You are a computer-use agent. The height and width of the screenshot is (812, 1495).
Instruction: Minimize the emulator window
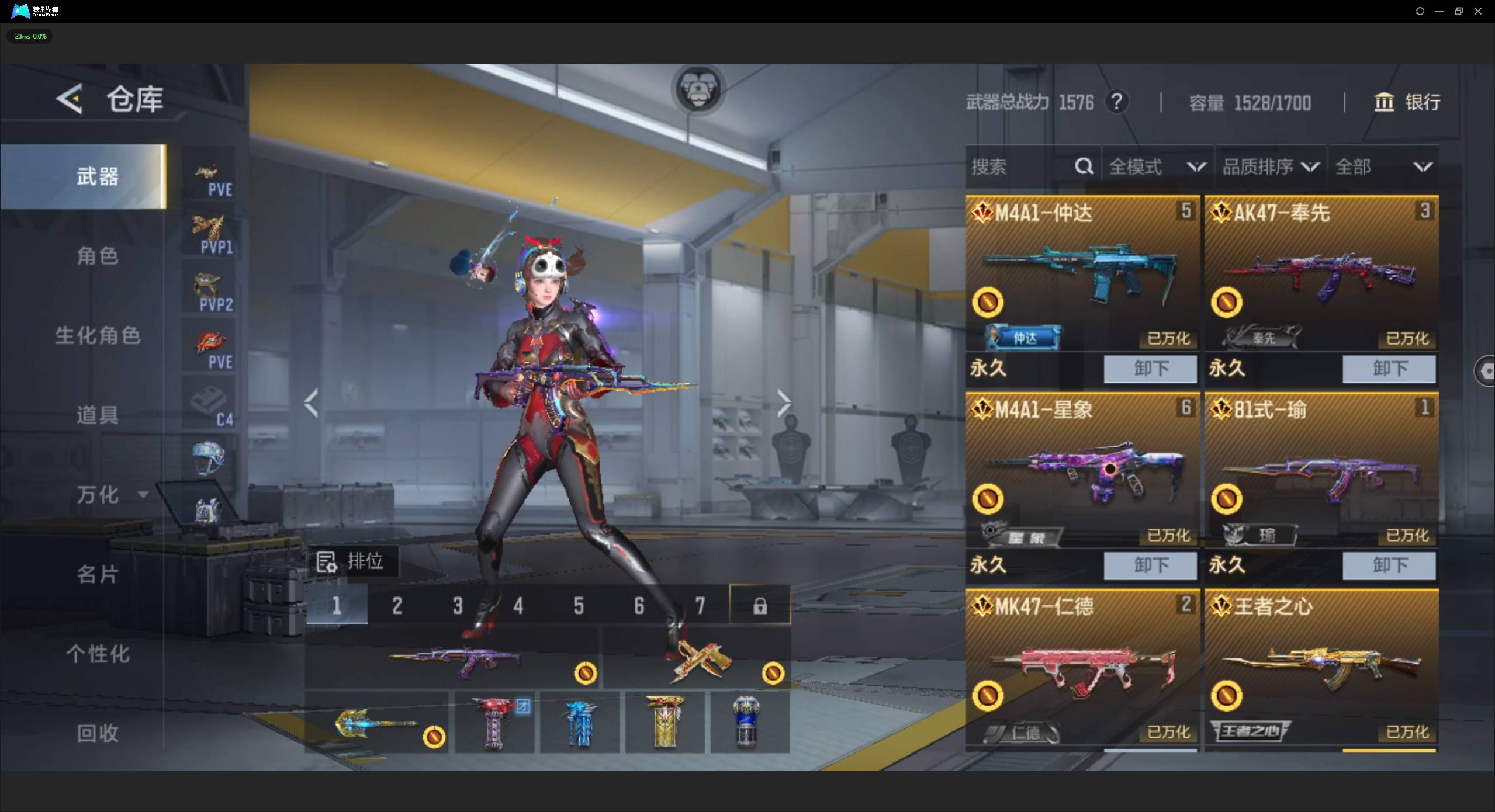[1439, 11]
